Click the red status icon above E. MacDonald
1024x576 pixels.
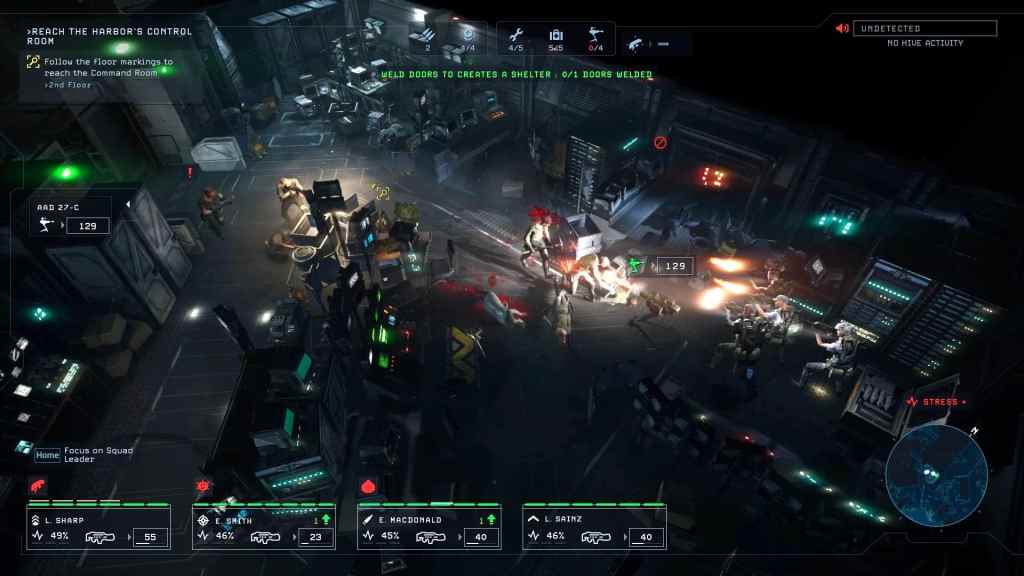367,486
